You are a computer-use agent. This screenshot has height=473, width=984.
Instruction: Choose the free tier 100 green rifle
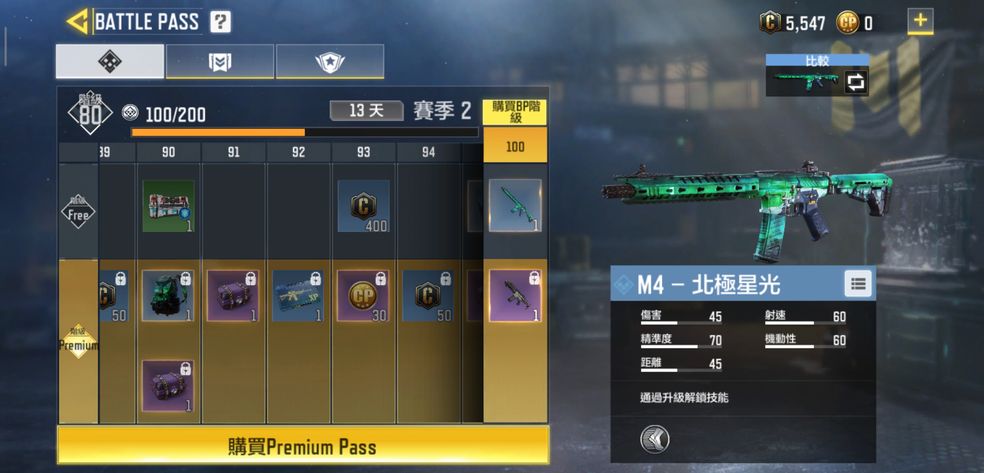click(x=515, y=206)
